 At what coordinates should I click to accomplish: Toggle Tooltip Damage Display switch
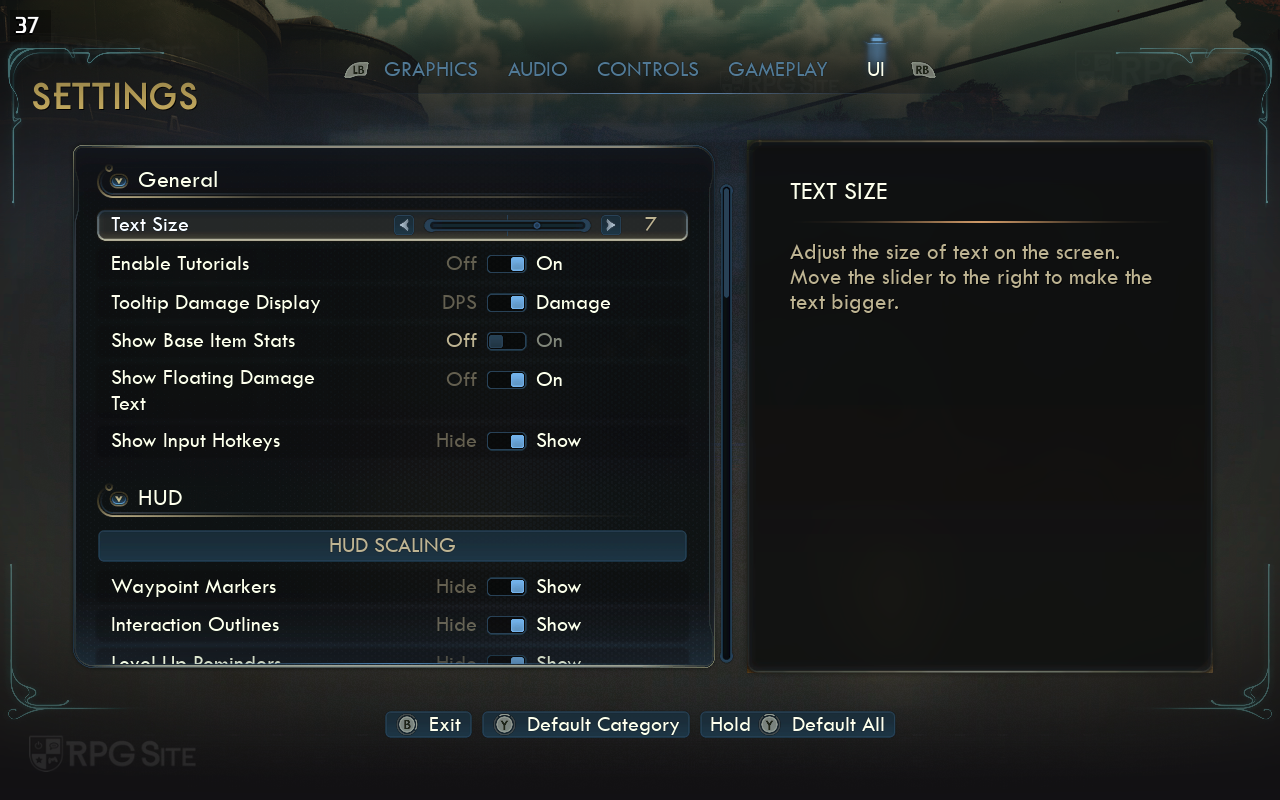[x=506, y=303]
